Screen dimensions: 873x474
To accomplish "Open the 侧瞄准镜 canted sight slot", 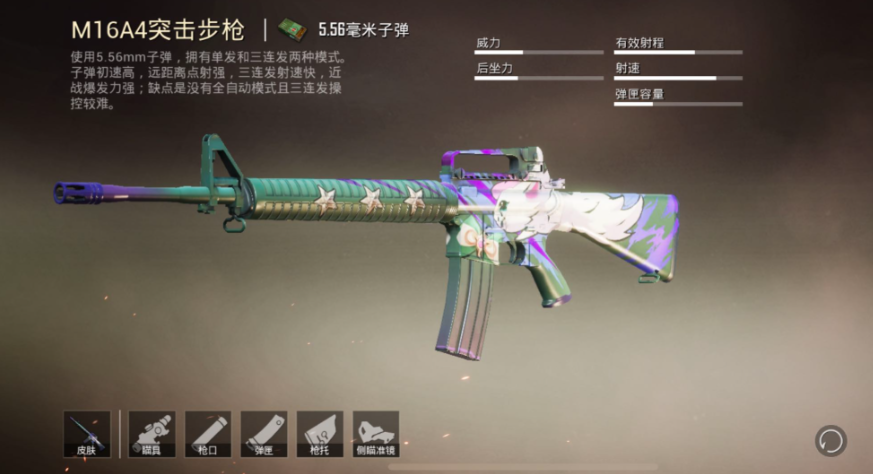I will point(376,434).
